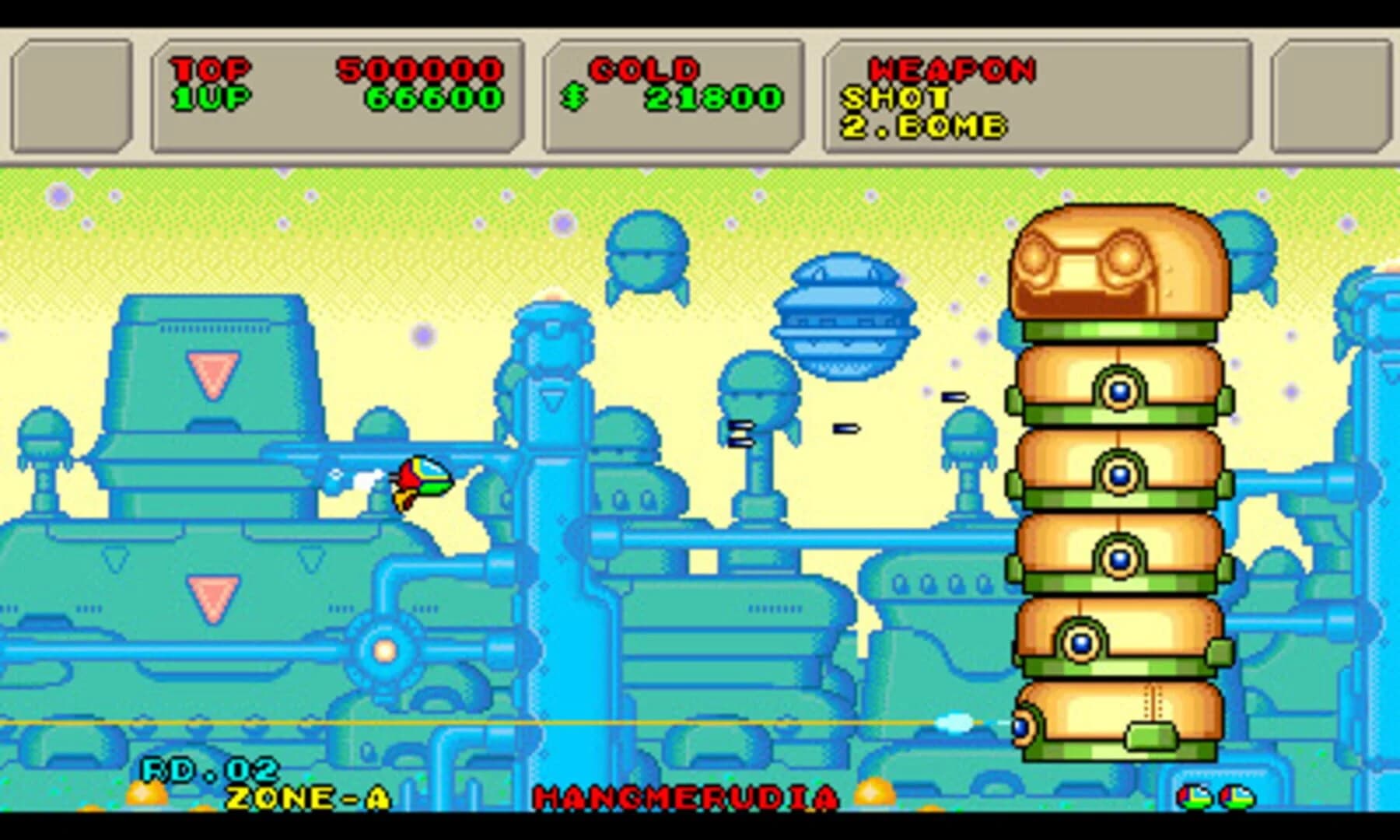
Task: Click the yellow horizontal beam crossing the screen
Action: pyautogui.click(x=544, y=723)
